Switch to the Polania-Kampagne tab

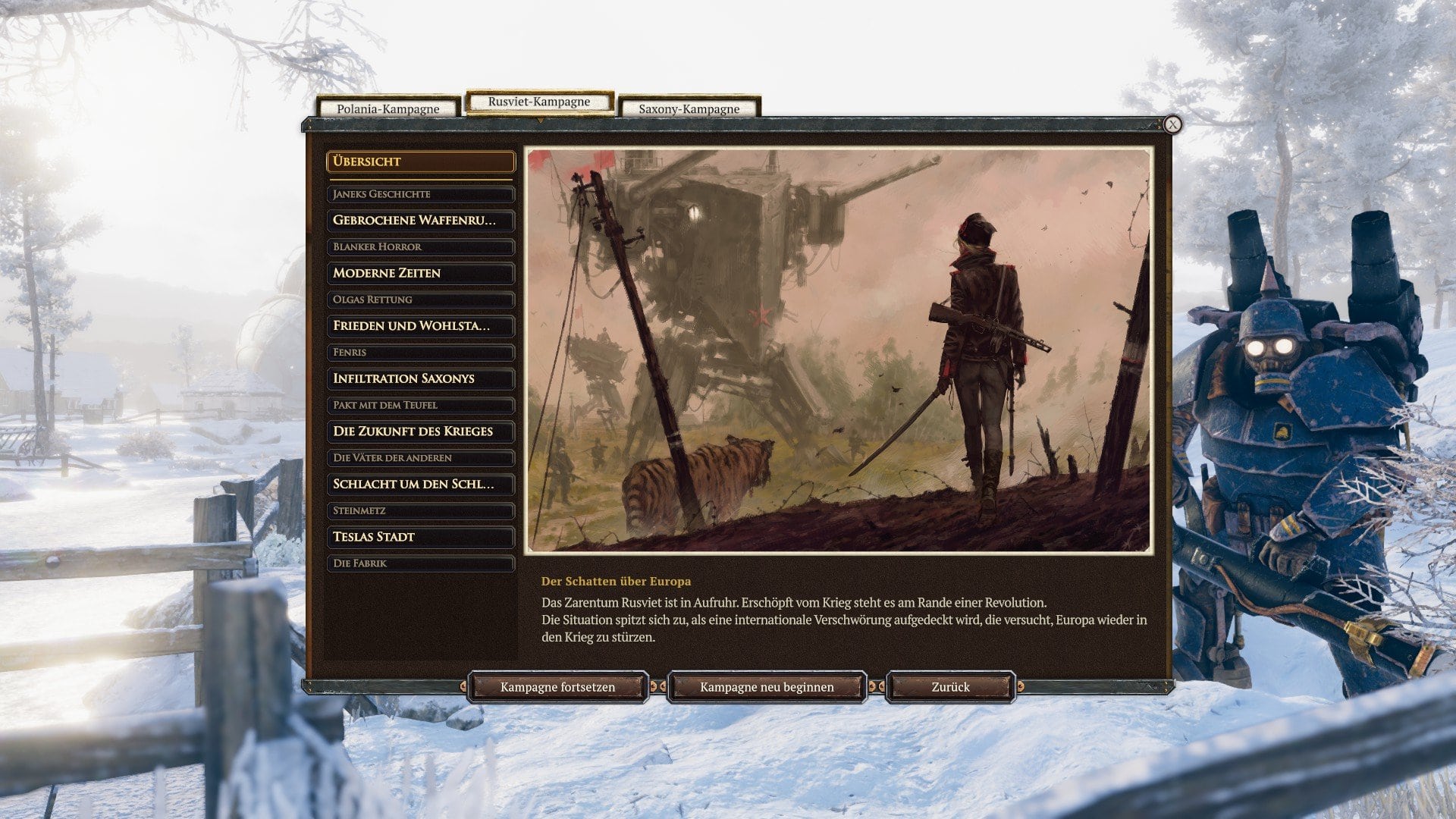coord(388,108)
